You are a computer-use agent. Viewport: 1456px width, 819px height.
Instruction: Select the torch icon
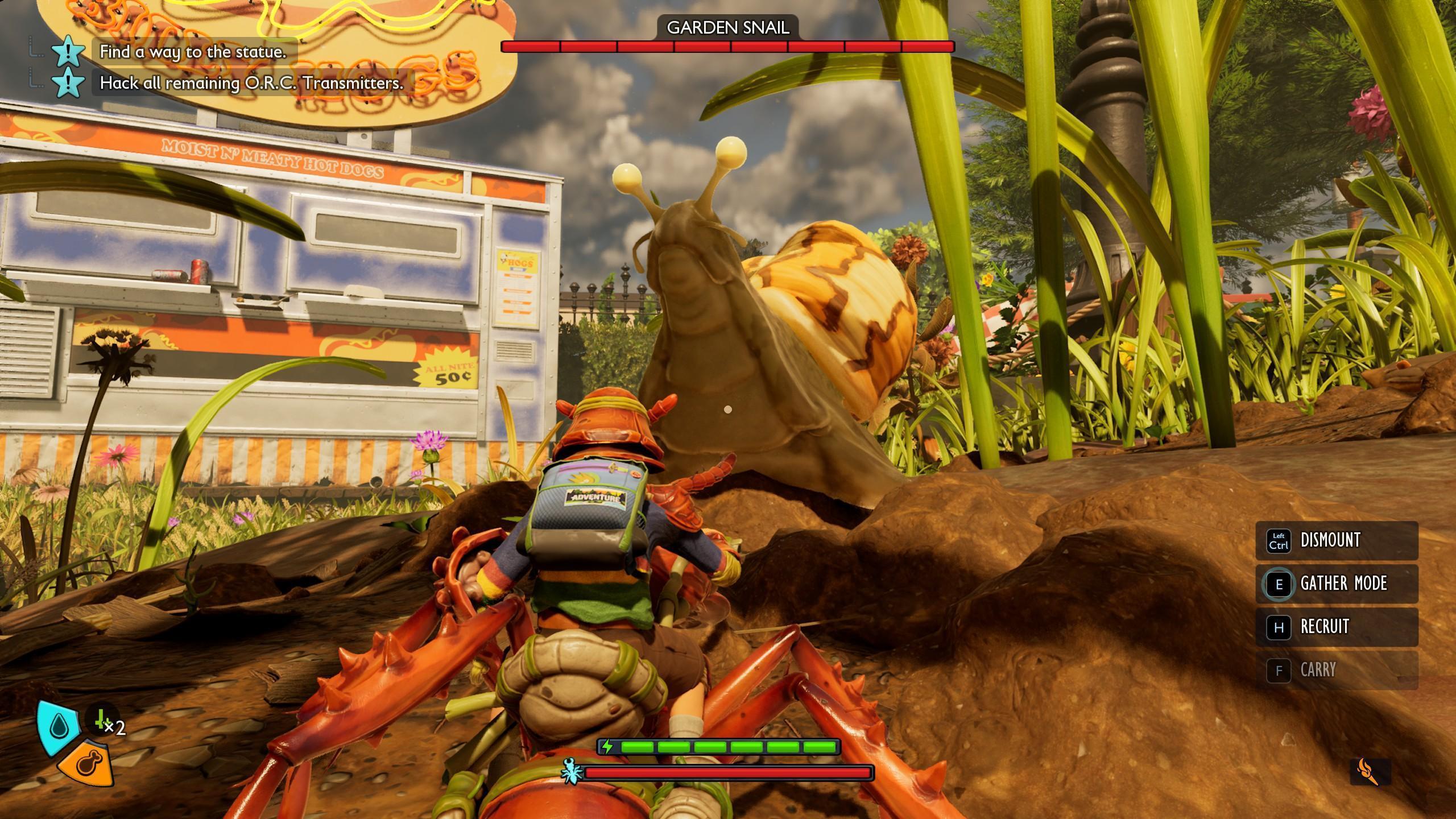pos(1370,771)
